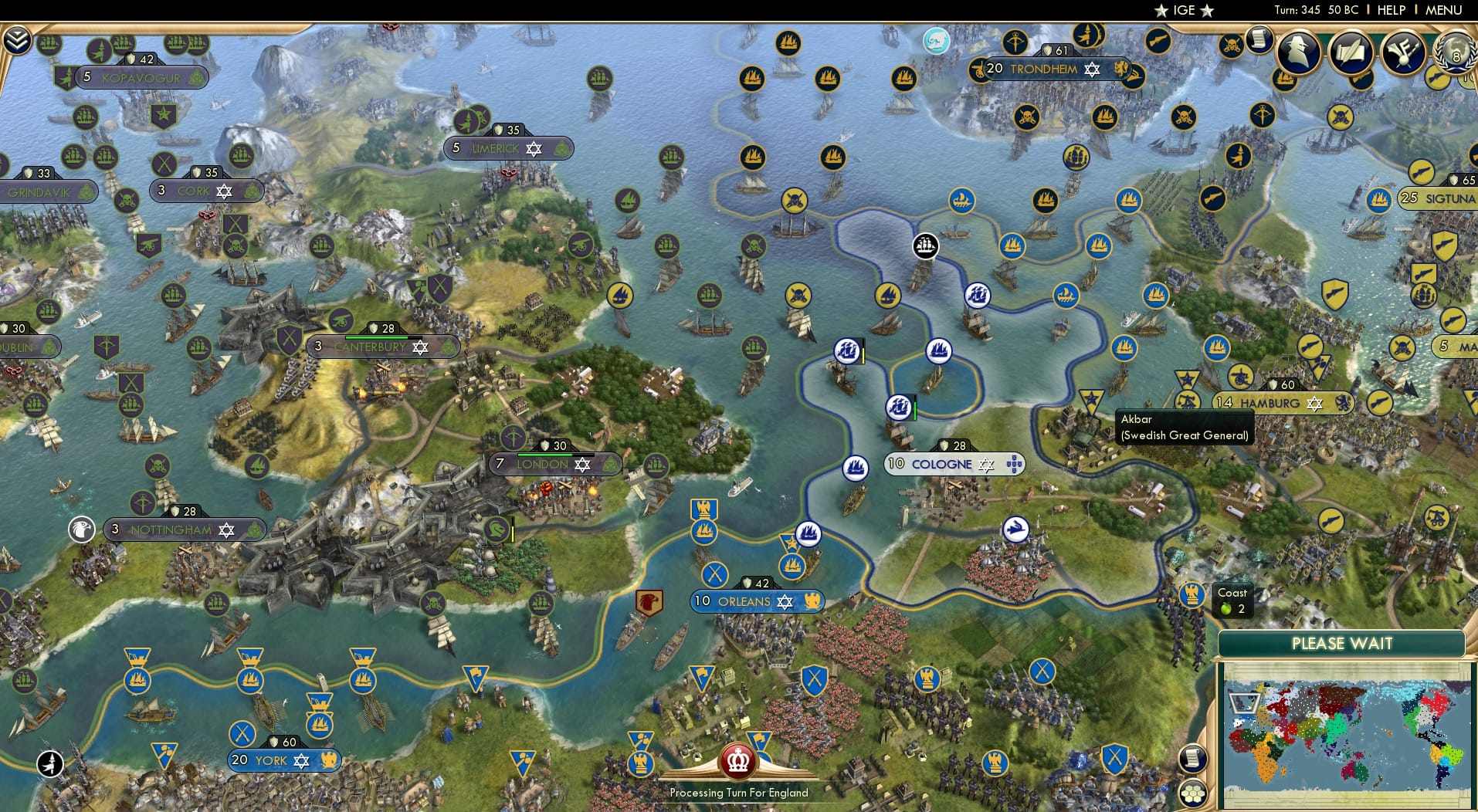
Task: Click the turn processing progress bar
Action: (737, 793)
